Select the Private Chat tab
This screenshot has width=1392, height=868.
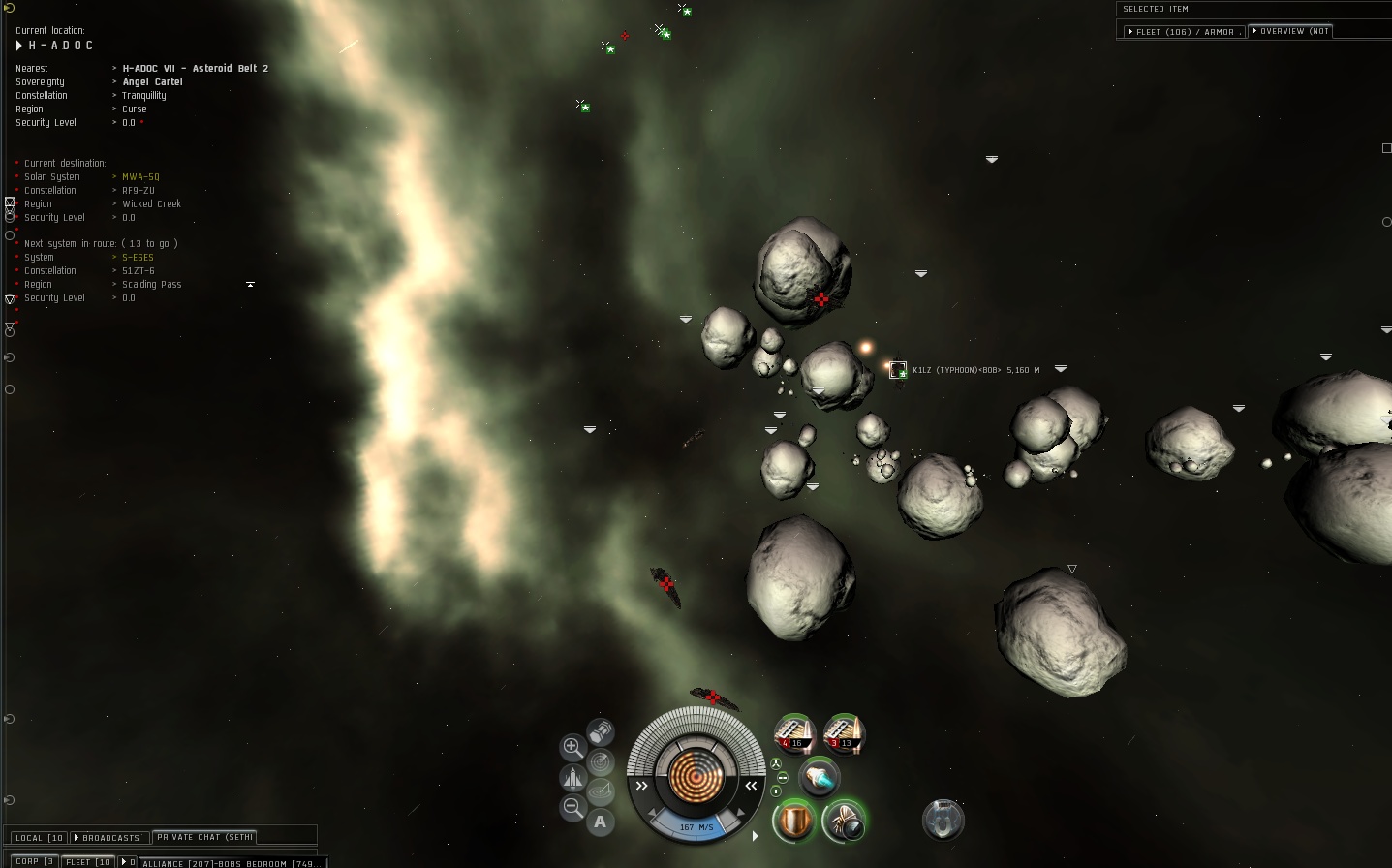204,837
